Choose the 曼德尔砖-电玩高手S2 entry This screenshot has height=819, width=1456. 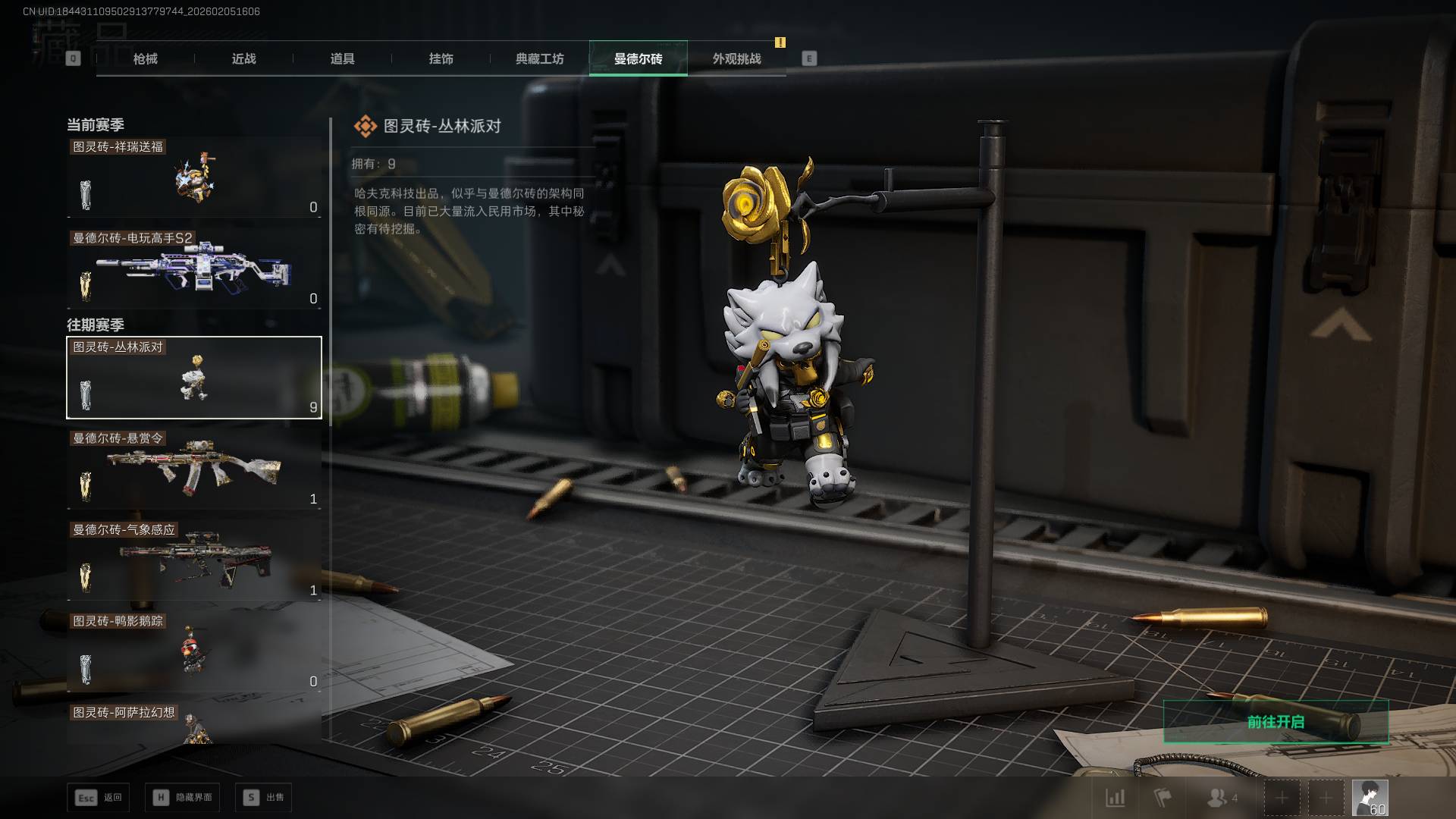pyautogui.click(x=194, y=269)
